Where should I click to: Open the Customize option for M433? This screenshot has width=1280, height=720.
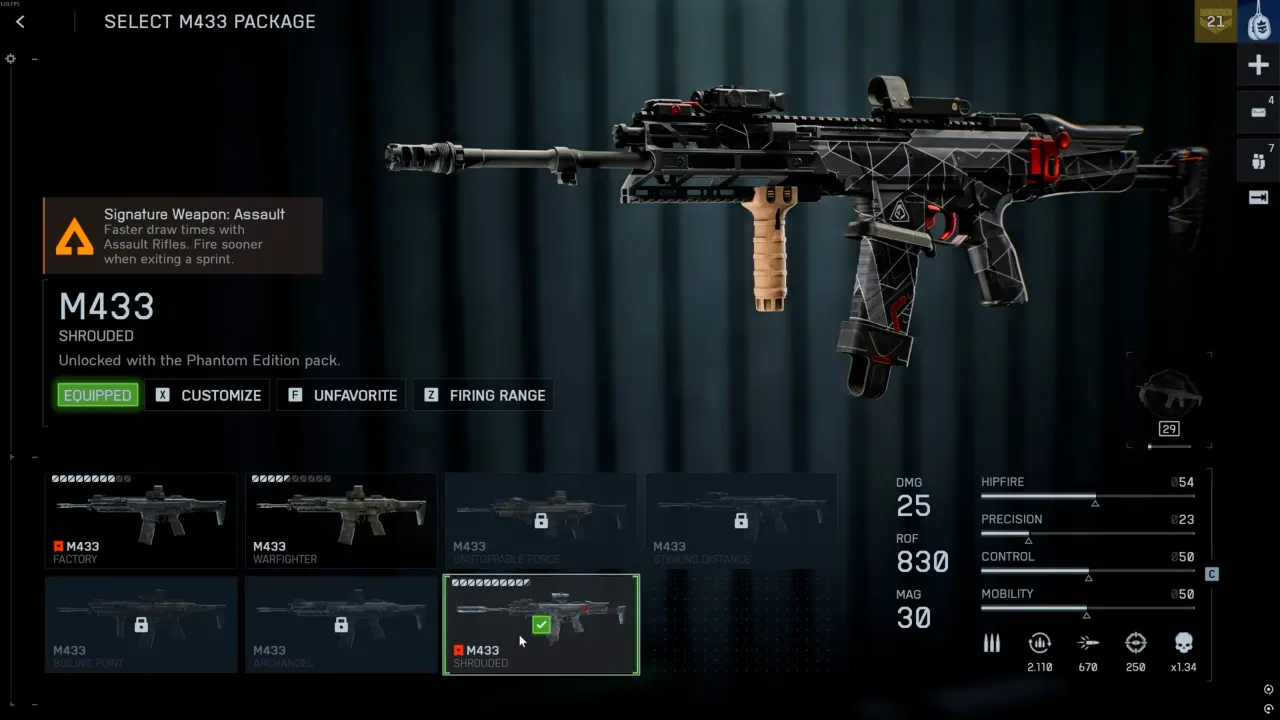tap(209, 395)
